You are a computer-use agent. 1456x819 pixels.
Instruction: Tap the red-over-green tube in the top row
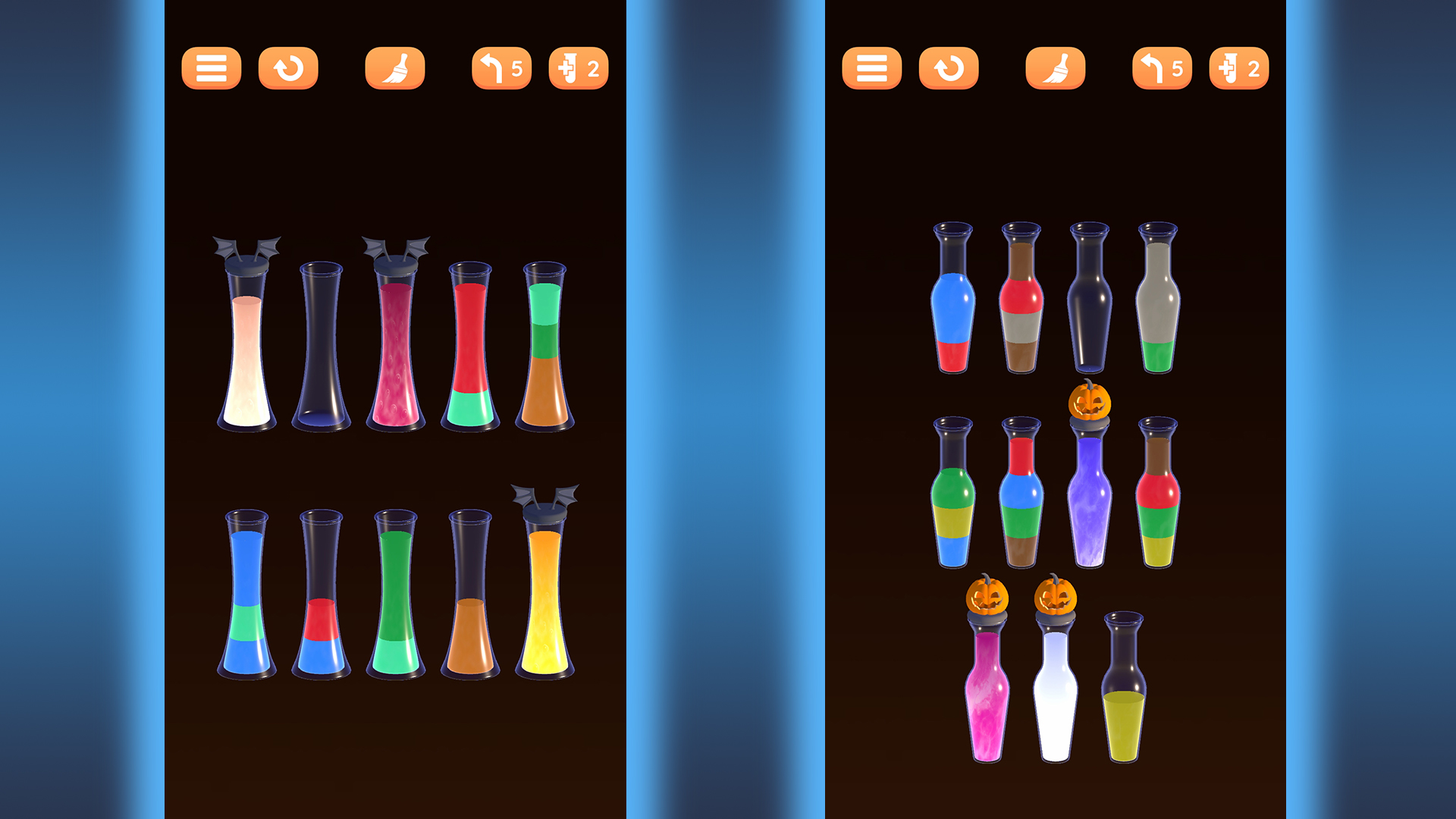tap(472, 341)
